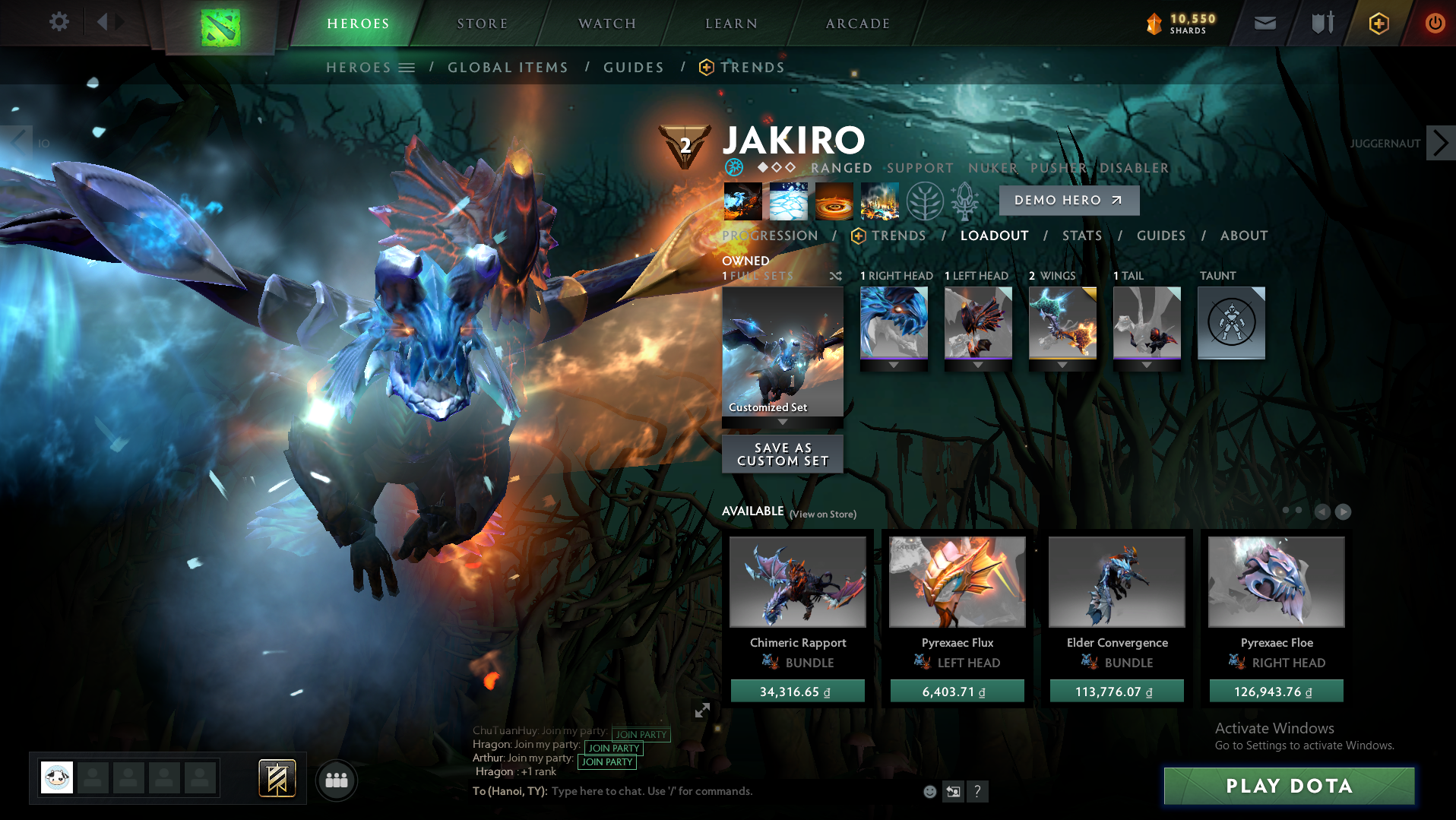Expand the Tail slot chevron

click(1146, 364)
